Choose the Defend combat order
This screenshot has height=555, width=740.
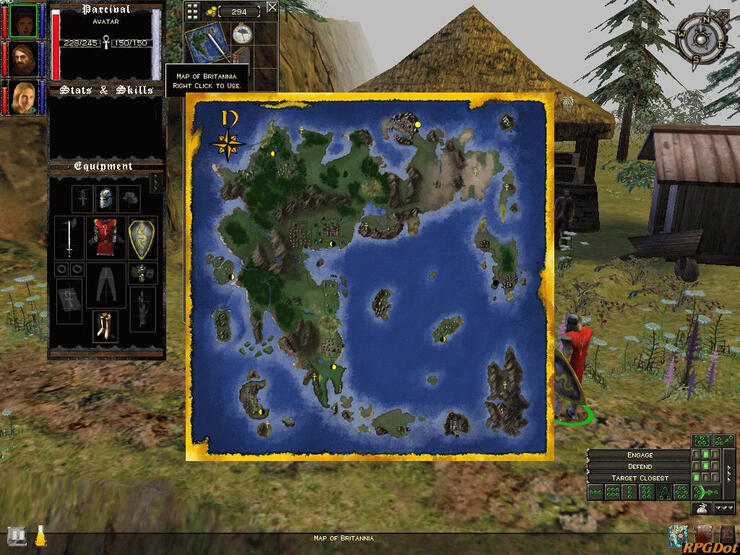coord(639,467)
